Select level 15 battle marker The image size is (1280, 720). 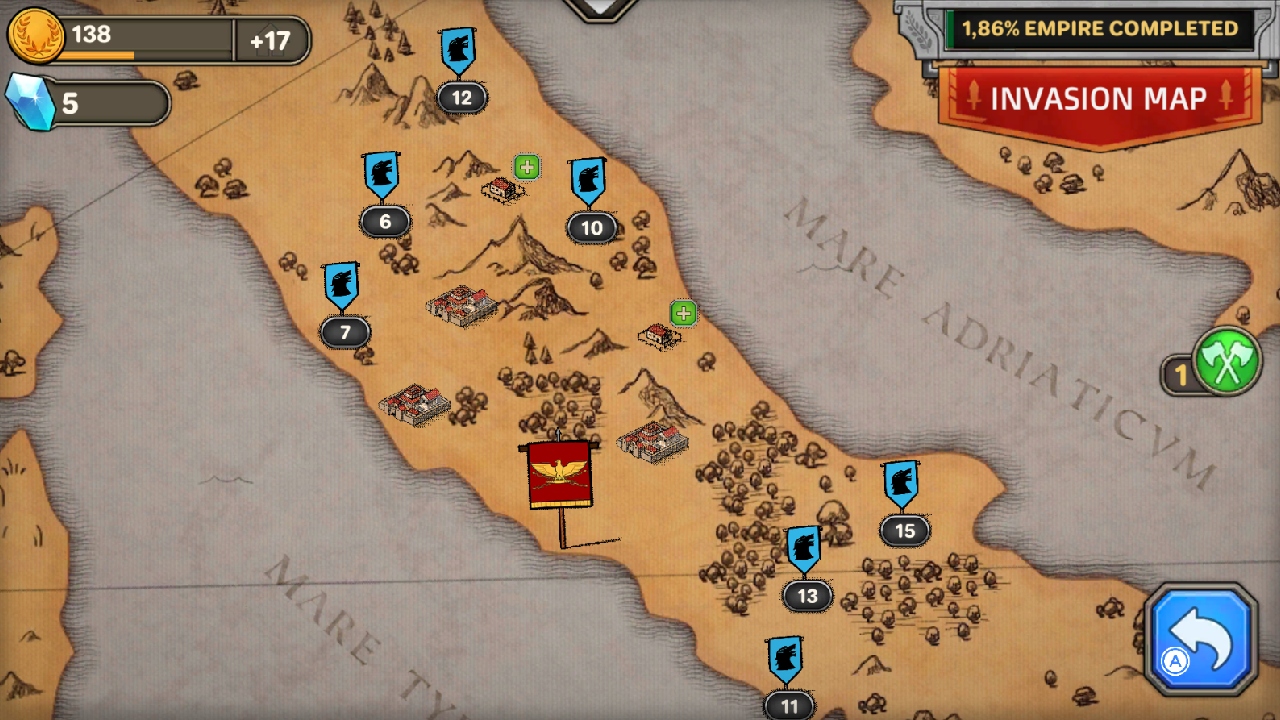click(x=905, y=505)
